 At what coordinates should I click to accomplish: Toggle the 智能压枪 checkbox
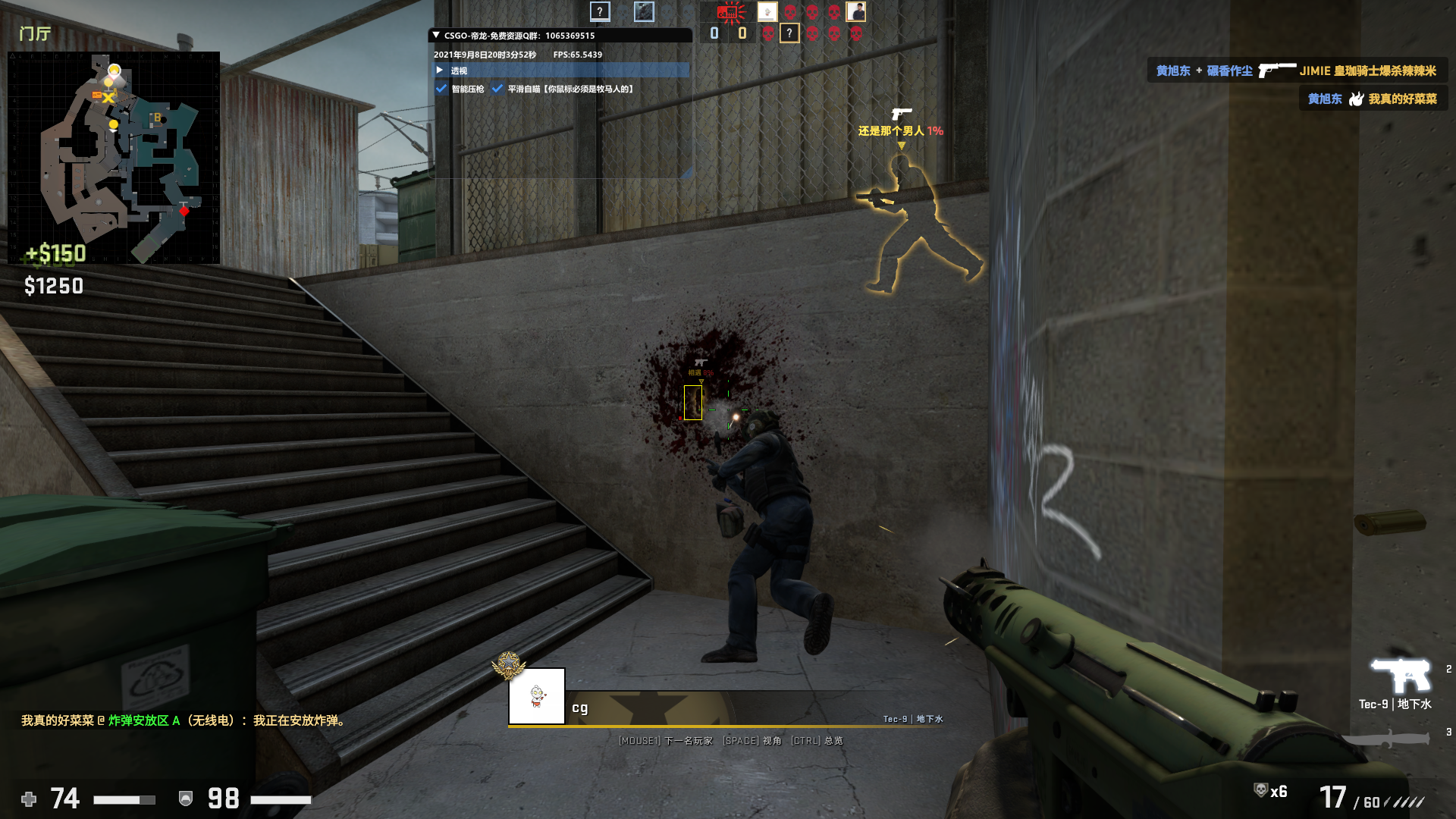pos(441,89)
